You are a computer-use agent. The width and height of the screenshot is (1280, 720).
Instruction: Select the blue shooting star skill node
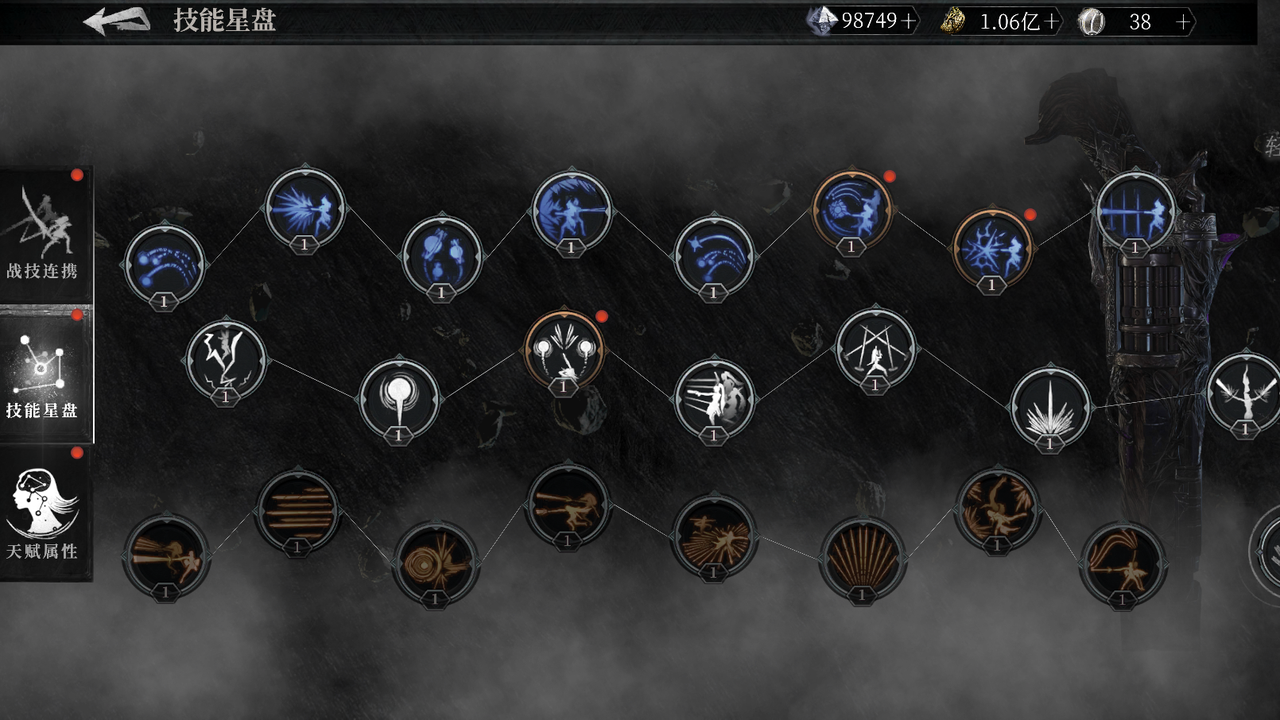(x=714, y=254)
